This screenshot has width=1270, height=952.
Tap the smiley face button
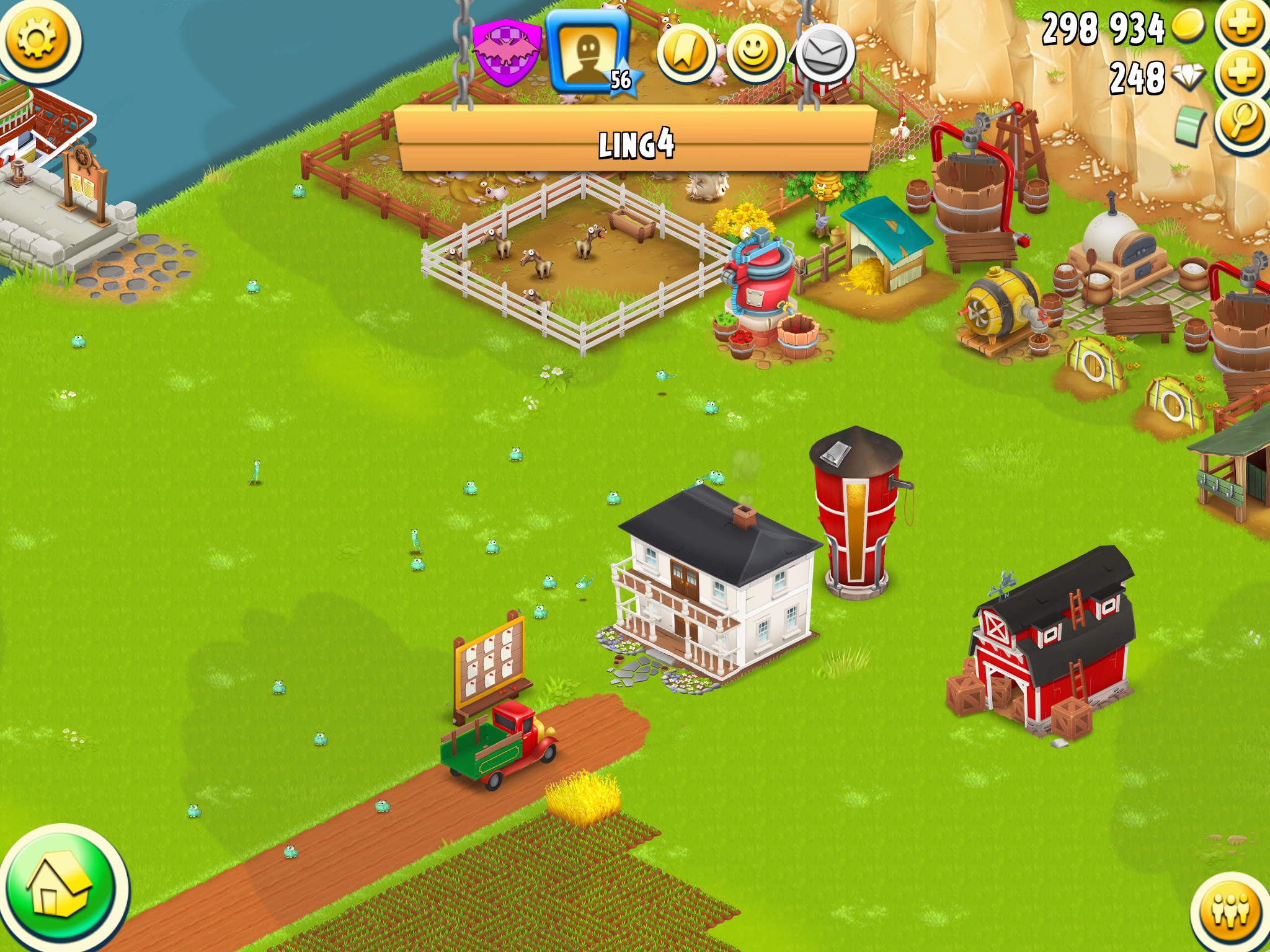754,53
